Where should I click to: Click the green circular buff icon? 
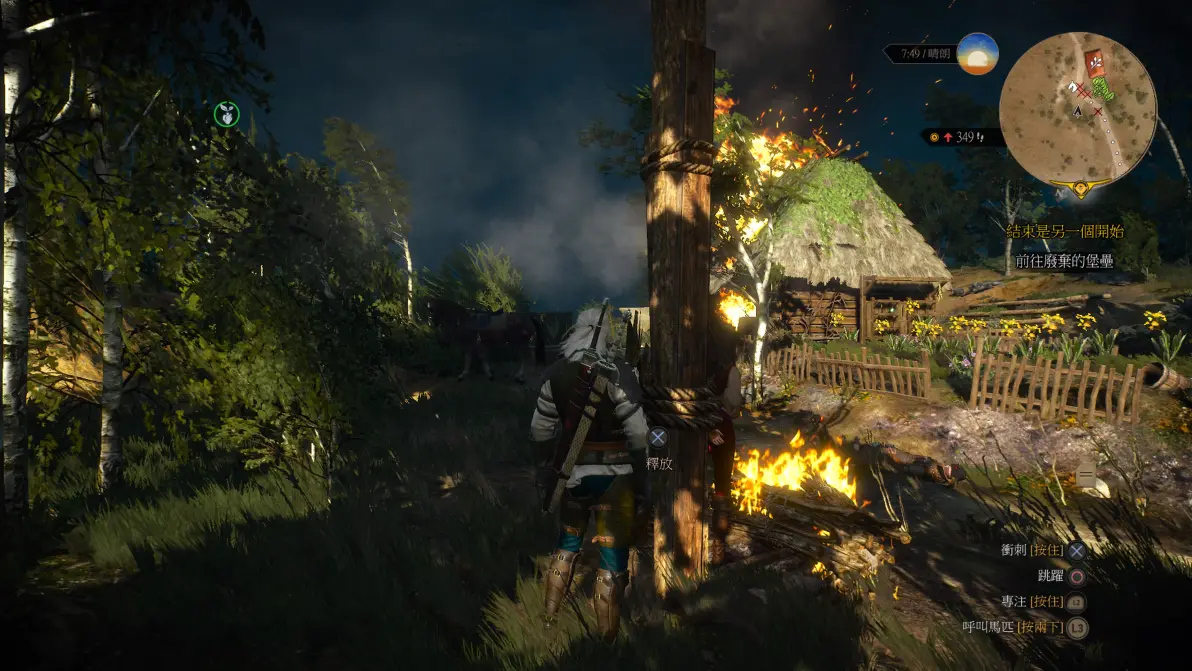point(227,114)
